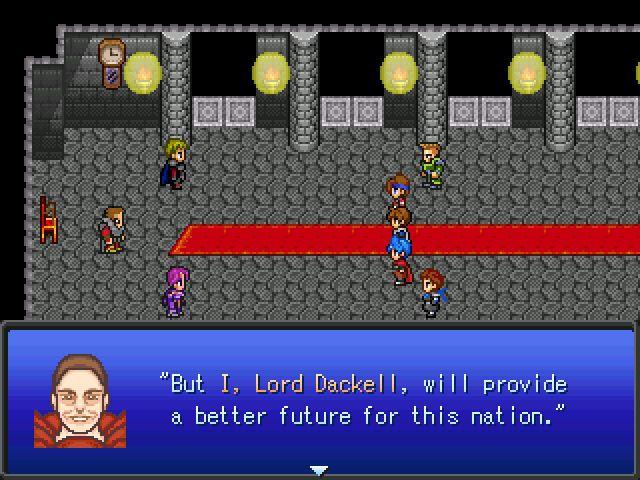
Task: Advance dialogue with the white continue arrow
Action: click(318, 469)
